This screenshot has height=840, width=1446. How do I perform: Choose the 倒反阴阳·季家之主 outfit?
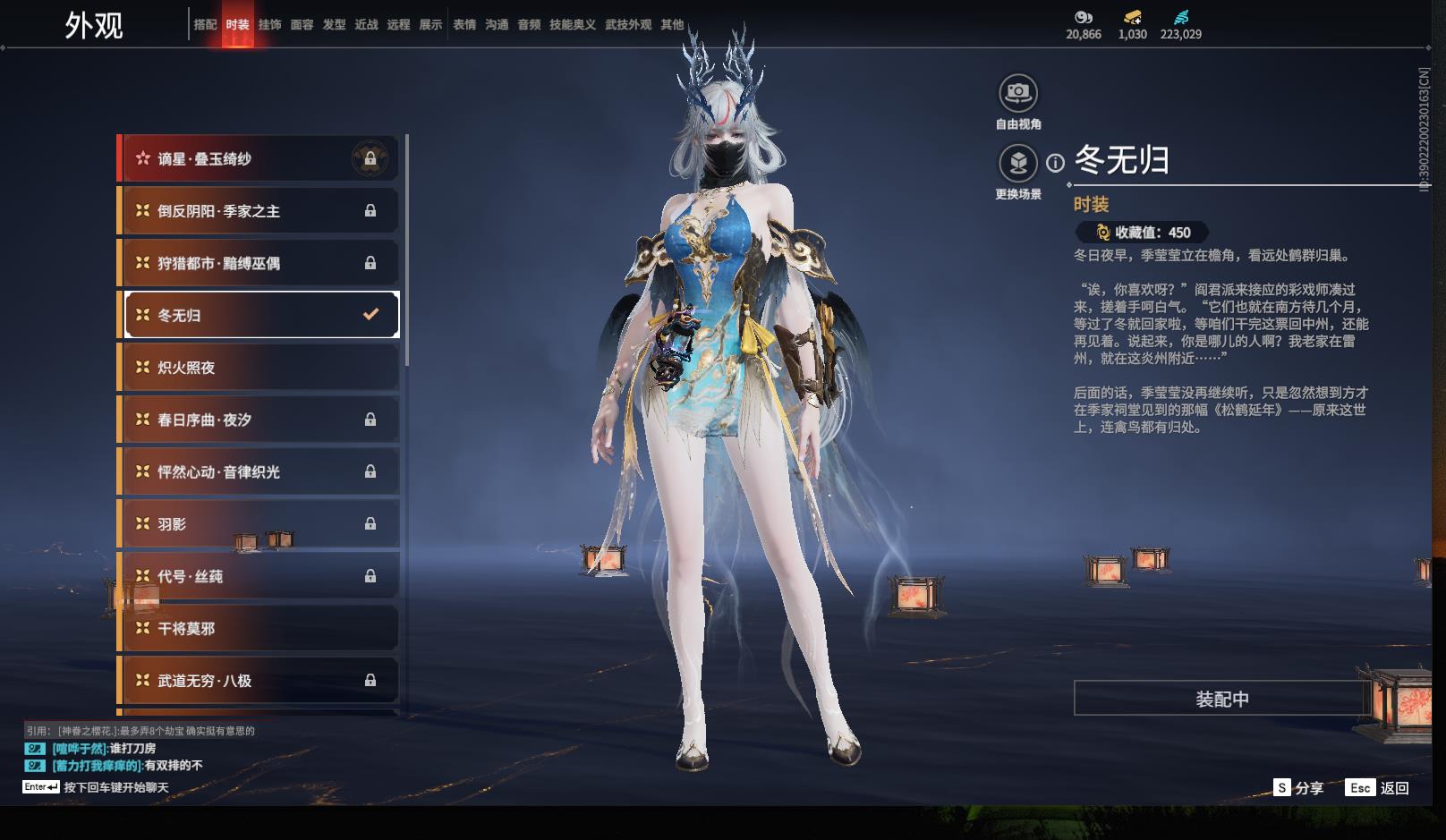pos(259,211)
